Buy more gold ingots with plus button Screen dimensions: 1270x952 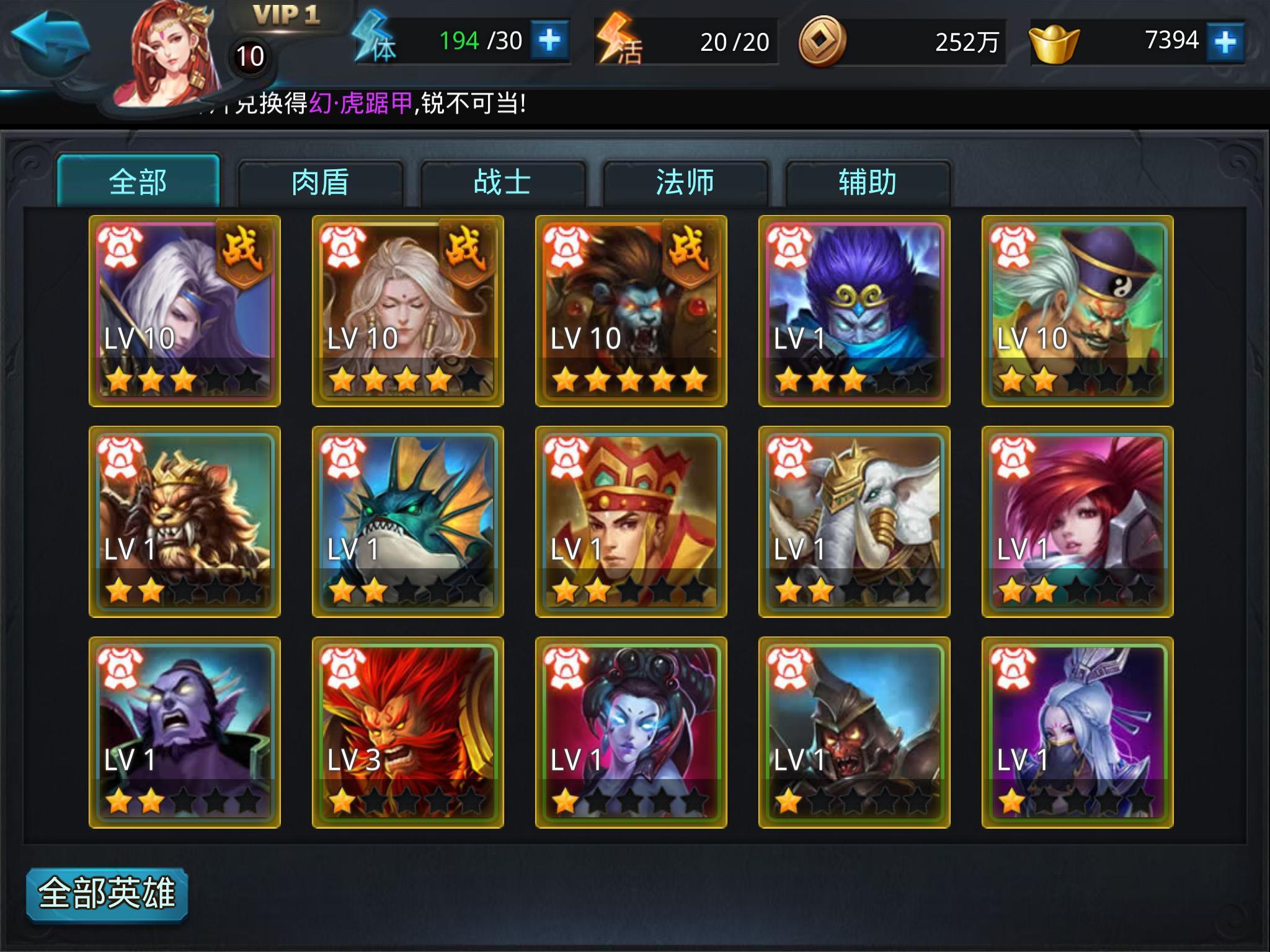tap(1225, 42)
